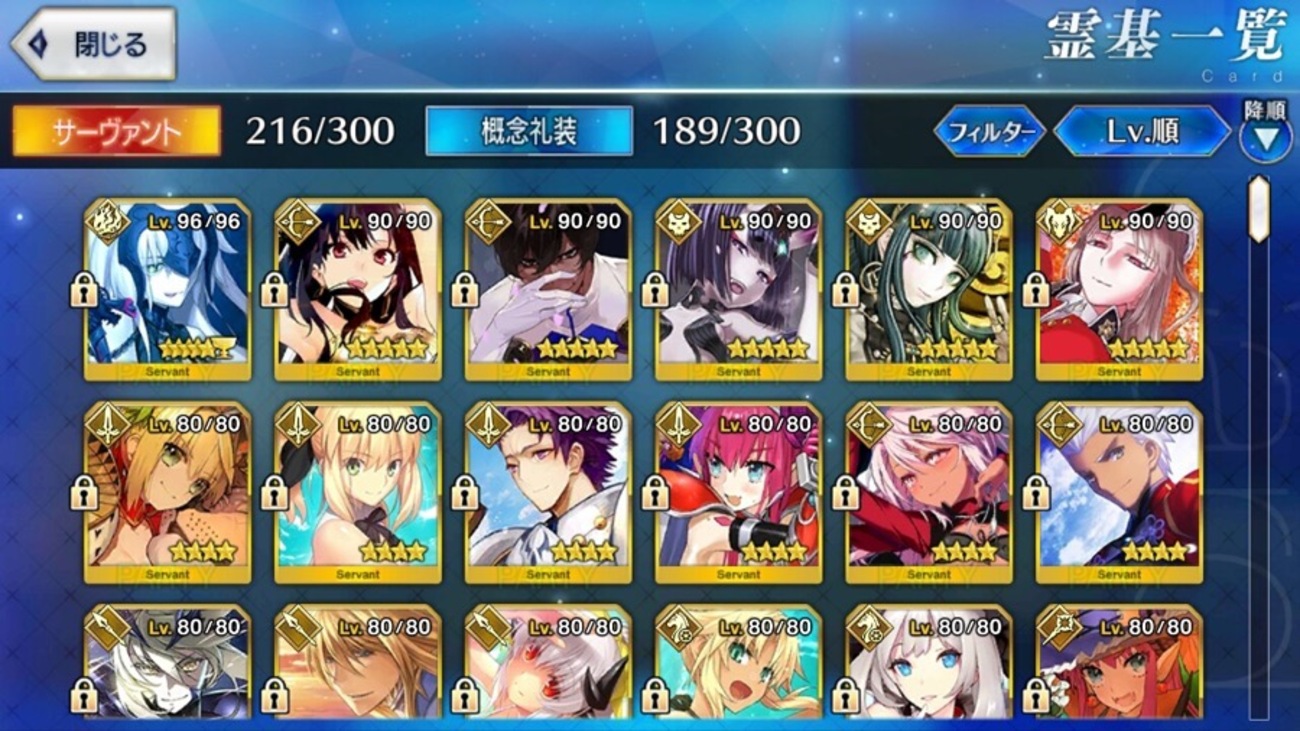1300x731 pixels.
Task: Close the card list with 閉じる
Action: coord(93,44)
